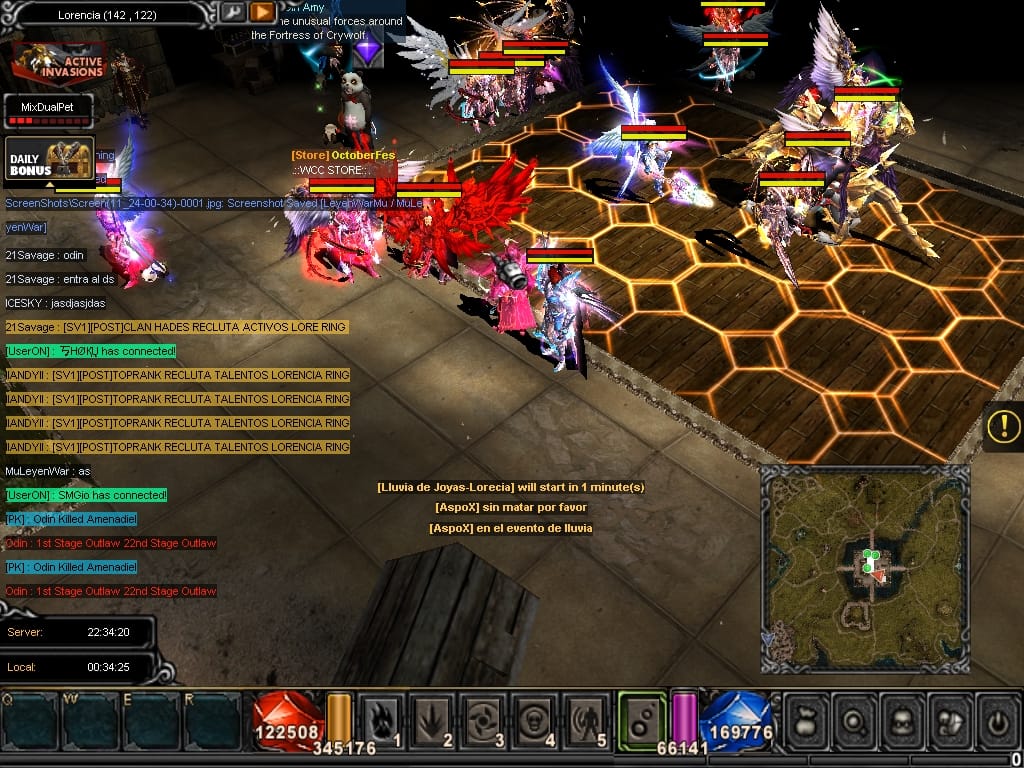This screenshot has height=768, width=1024.
Task: Open the magnifying glass menu button
Action: point(855,720)
